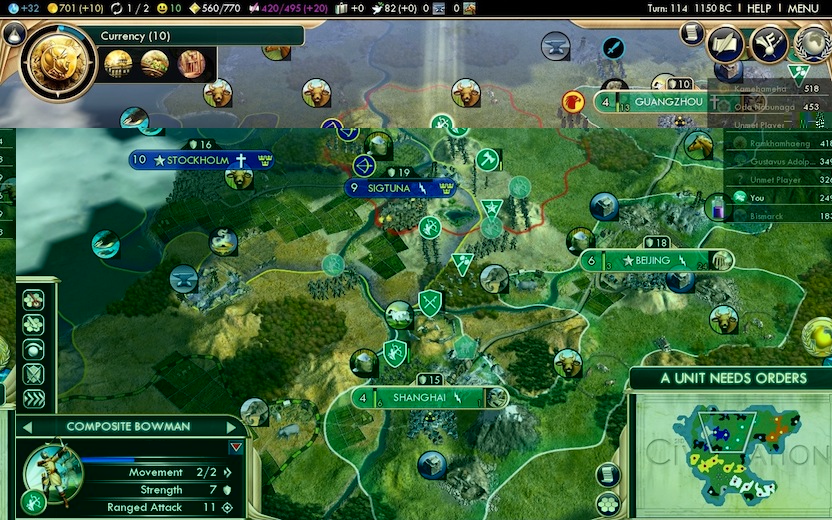Open the notification log scroll icon
Viewport: 832px width, 520px height.
[x=691, y=33]
